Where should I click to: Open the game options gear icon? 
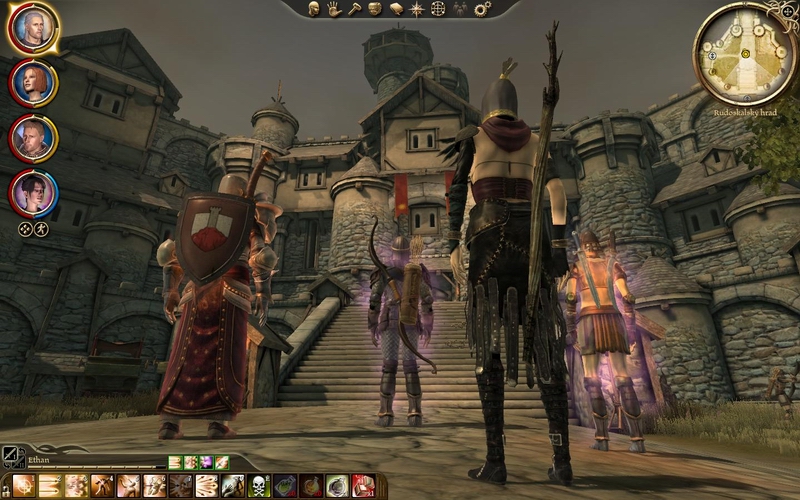coord(482,9)
